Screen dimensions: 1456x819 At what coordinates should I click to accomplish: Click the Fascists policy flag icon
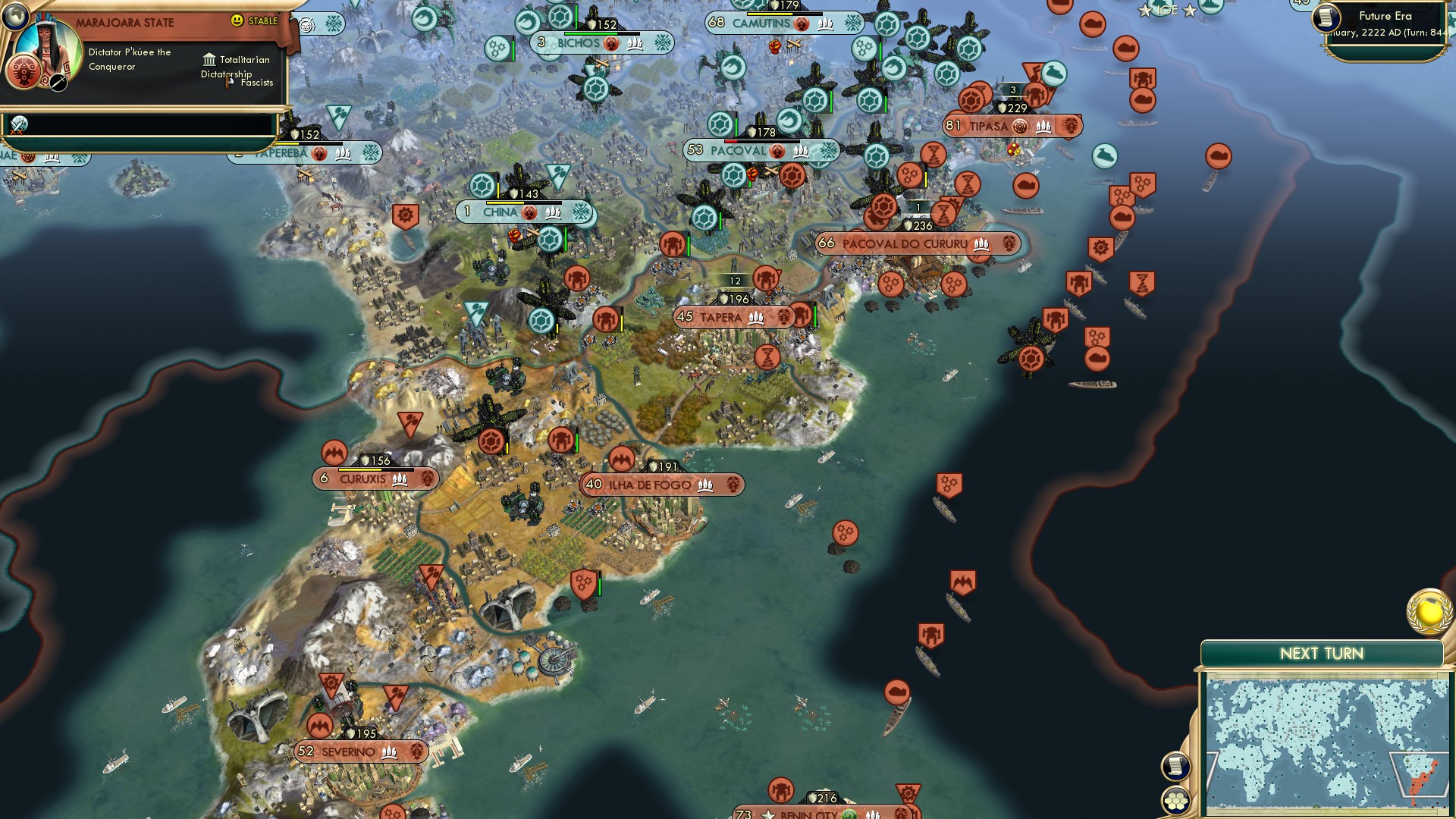click(x=227, y=81)
